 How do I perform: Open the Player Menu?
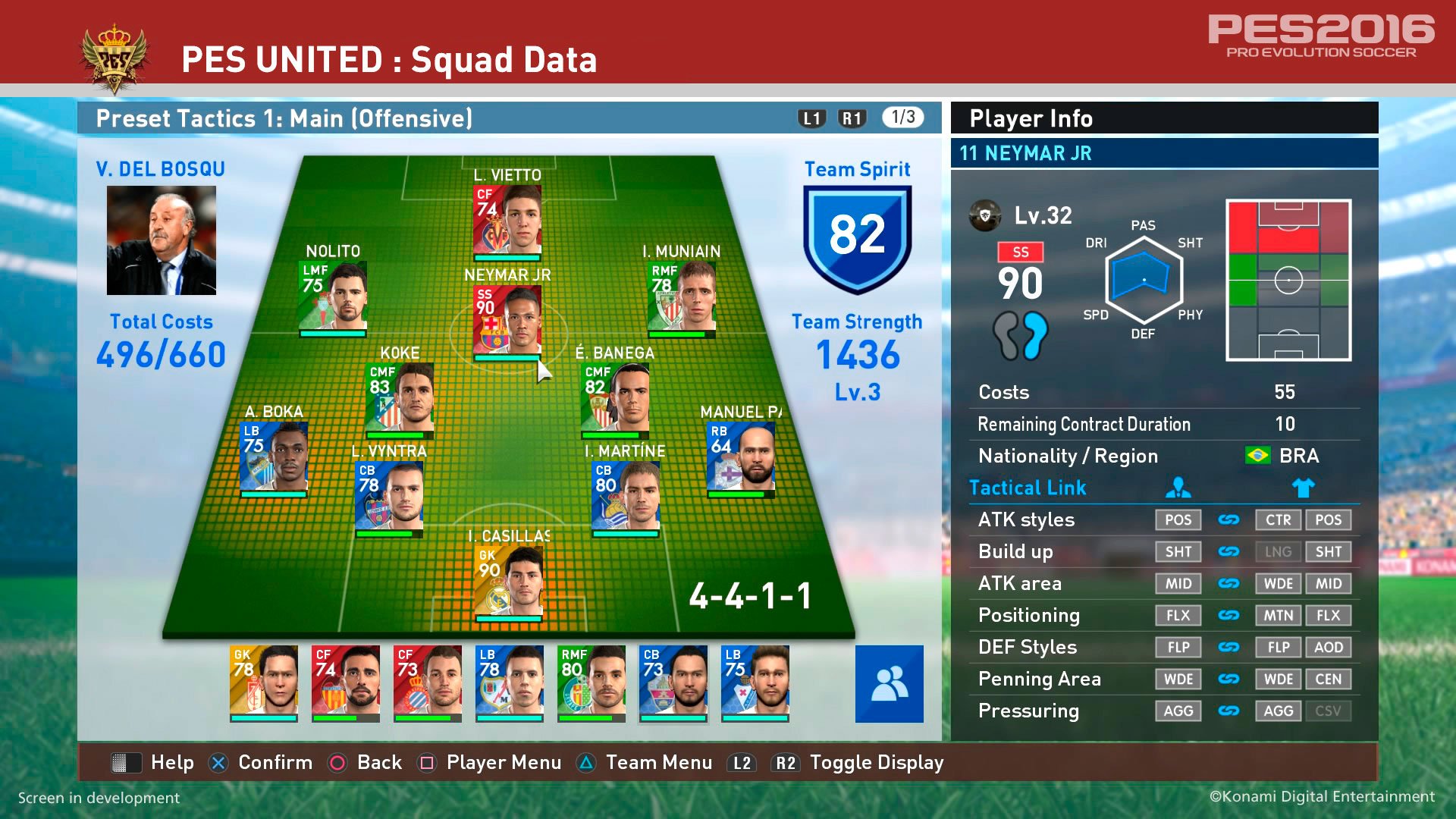(503, 762)
